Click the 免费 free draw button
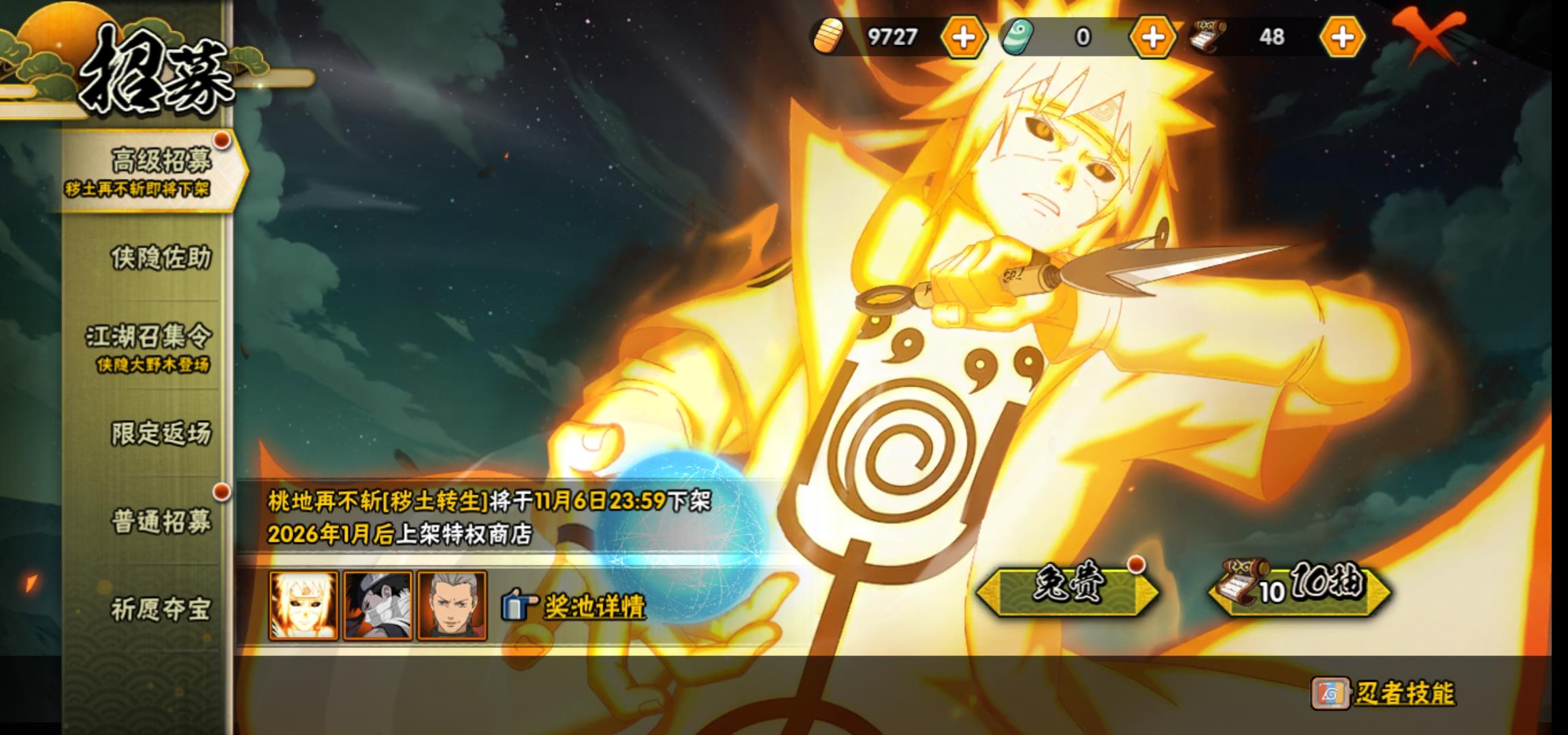The height and width of the screenshot is (735, 1568). [x=1066, y=588]
